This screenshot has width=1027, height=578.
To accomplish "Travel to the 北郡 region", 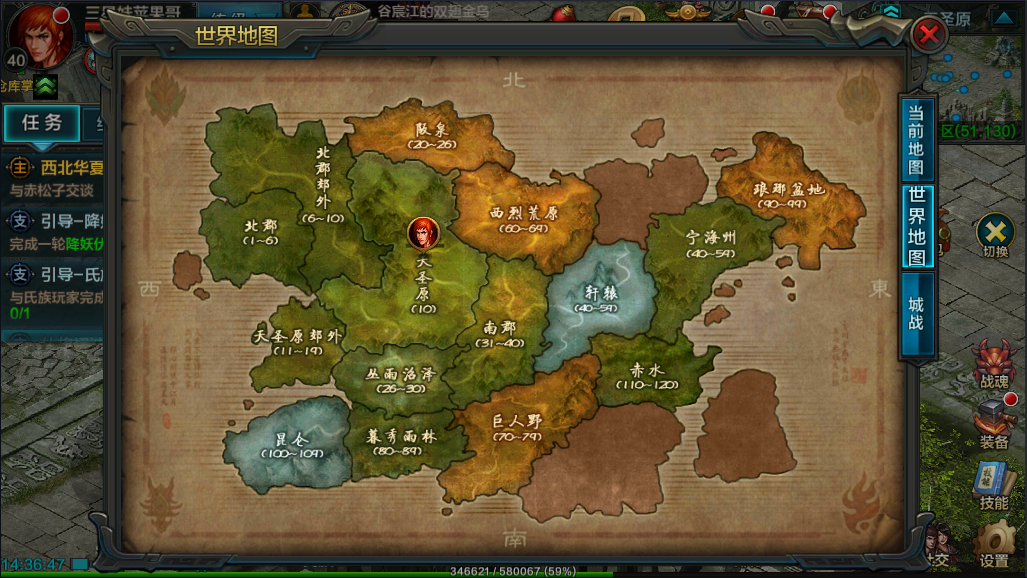I will pyautogui.click(x=259, y=232).
